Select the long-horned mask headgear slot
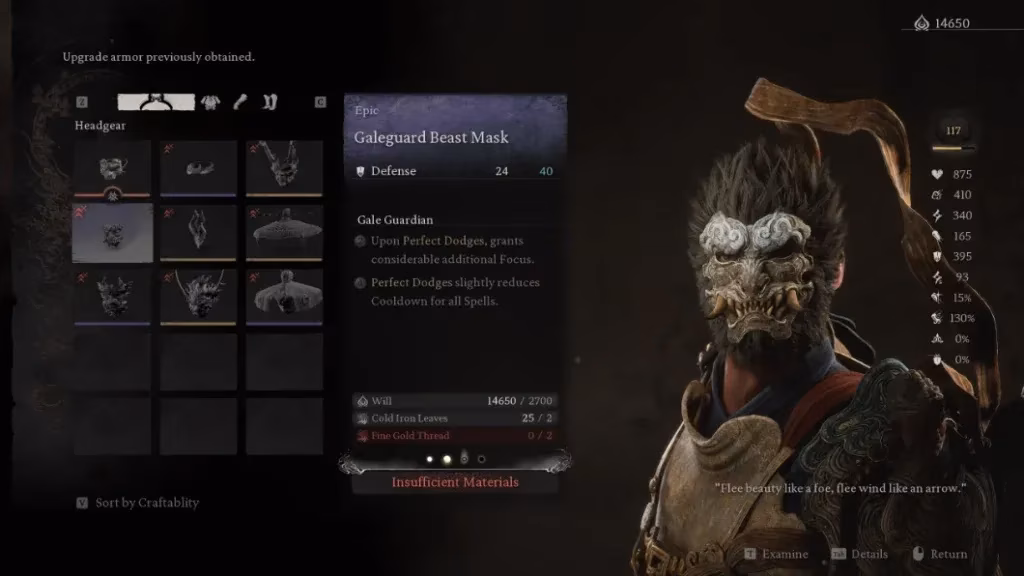The image size is (1024, 576). (284, 167)
